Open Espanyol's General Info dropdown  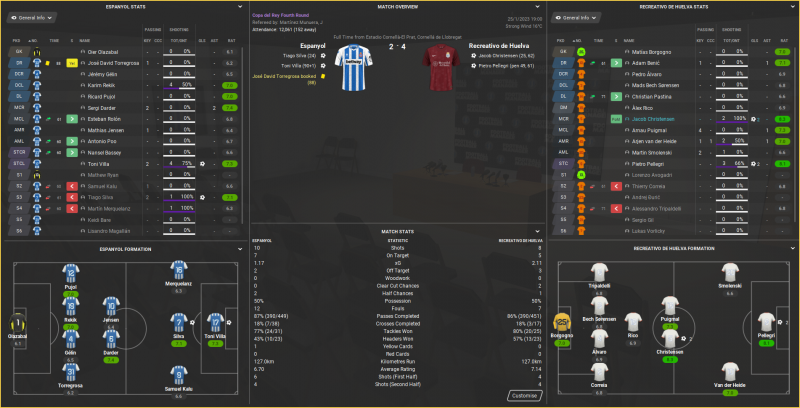click(x=30, y=18)
